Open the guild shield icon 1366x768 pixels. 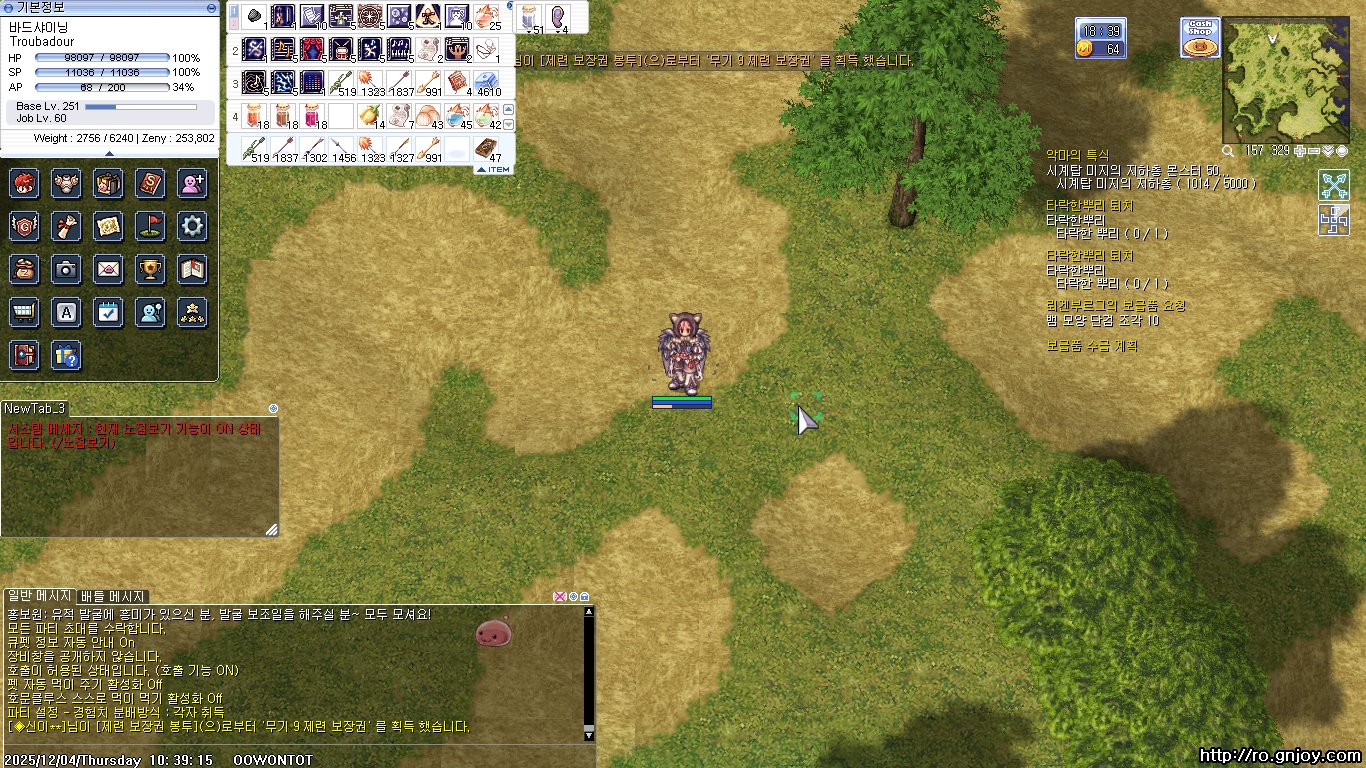pyautogui.click(x=24, y=226)
